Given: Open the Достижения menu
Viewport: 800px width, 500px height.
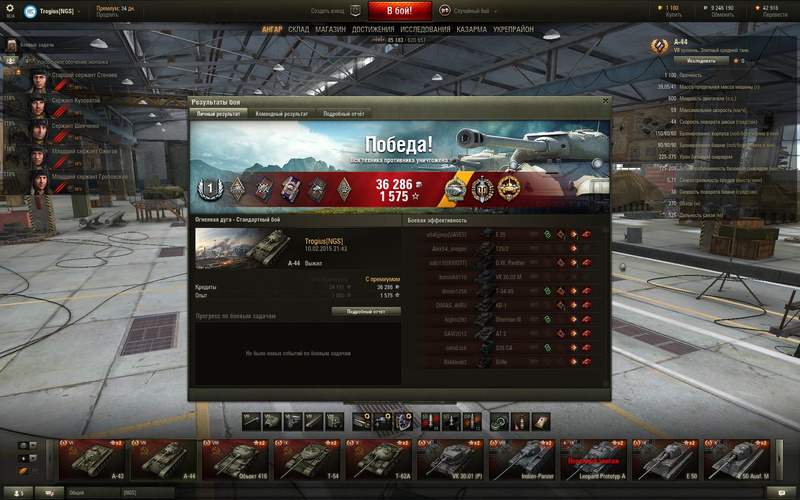Looking at the screenshot, I should (372, 30).
